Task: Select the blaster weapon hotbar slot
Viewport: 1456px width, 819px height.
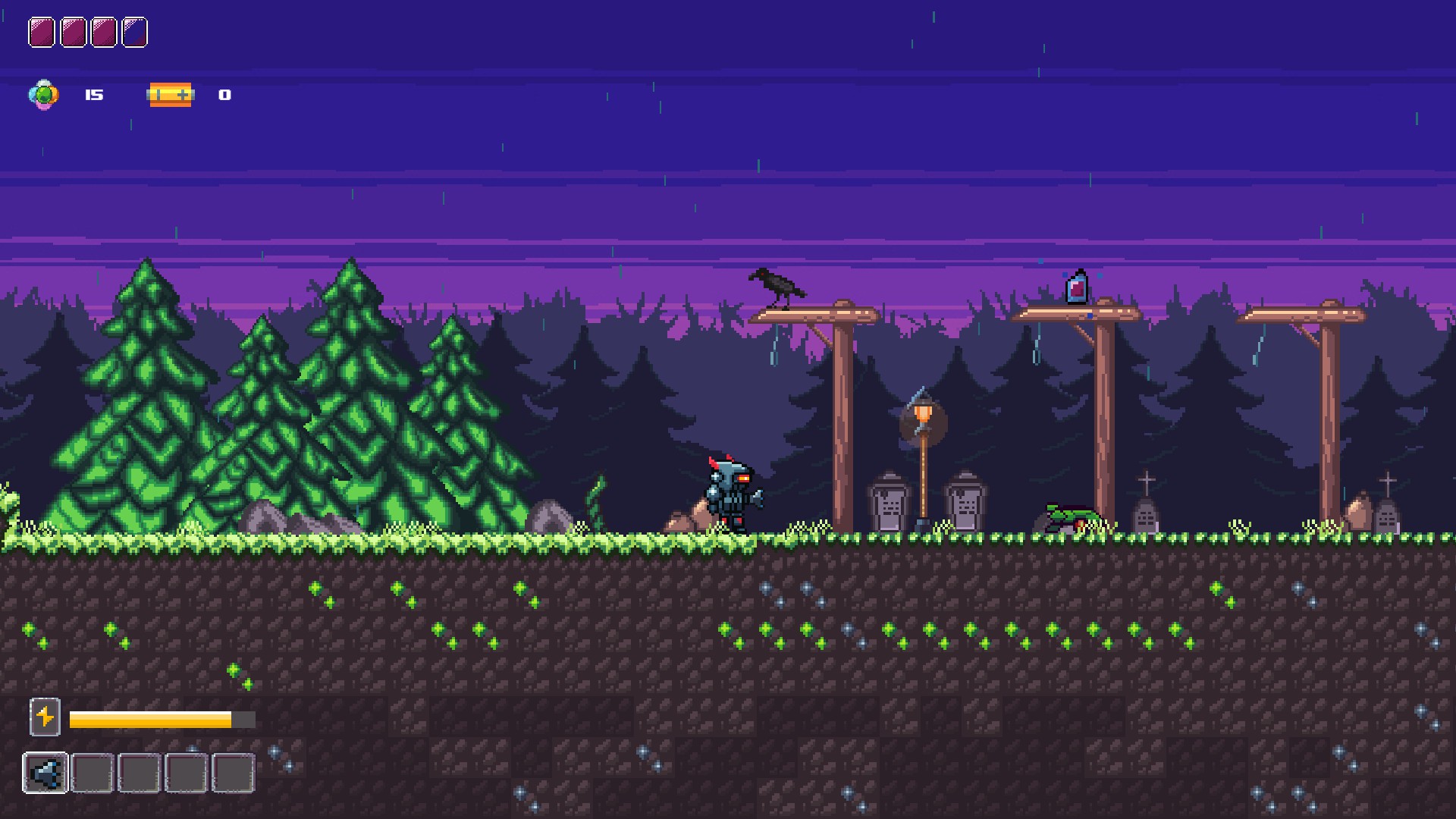Action: pyautogui.click(x=45, y=773)
